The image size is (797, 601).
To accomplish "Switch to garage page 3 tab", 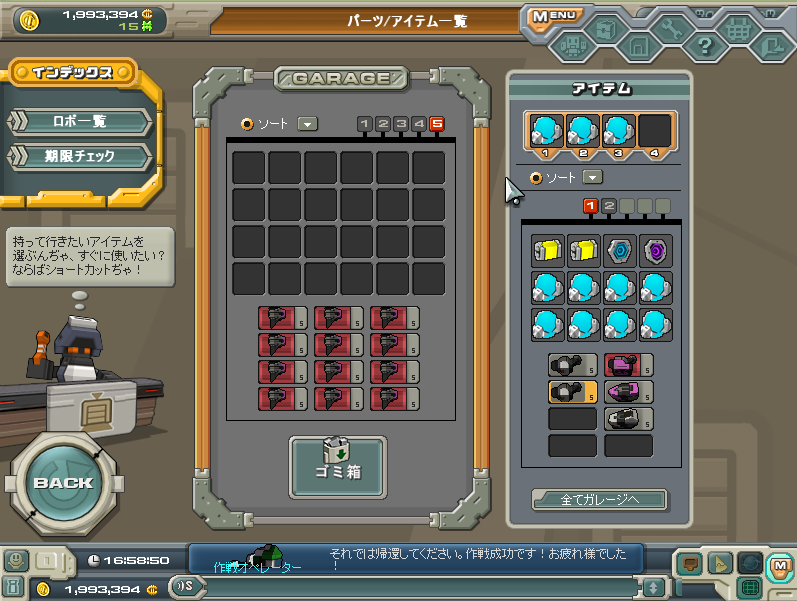I will pos(401,124).
